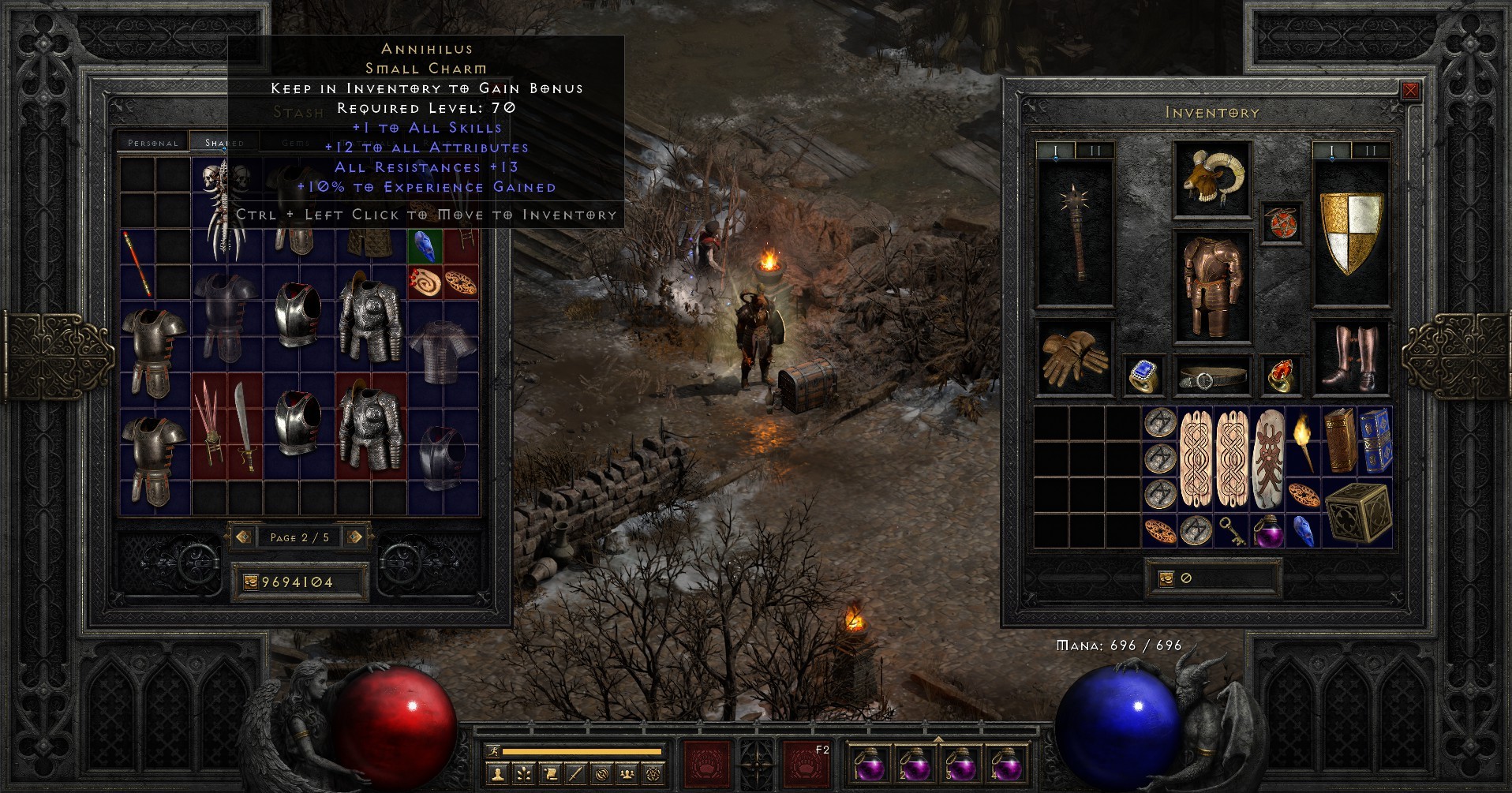Select the Quest Log scroll icon
Image resolution: width=1512 pixels, height=793 pixels.
click(551, 775)
